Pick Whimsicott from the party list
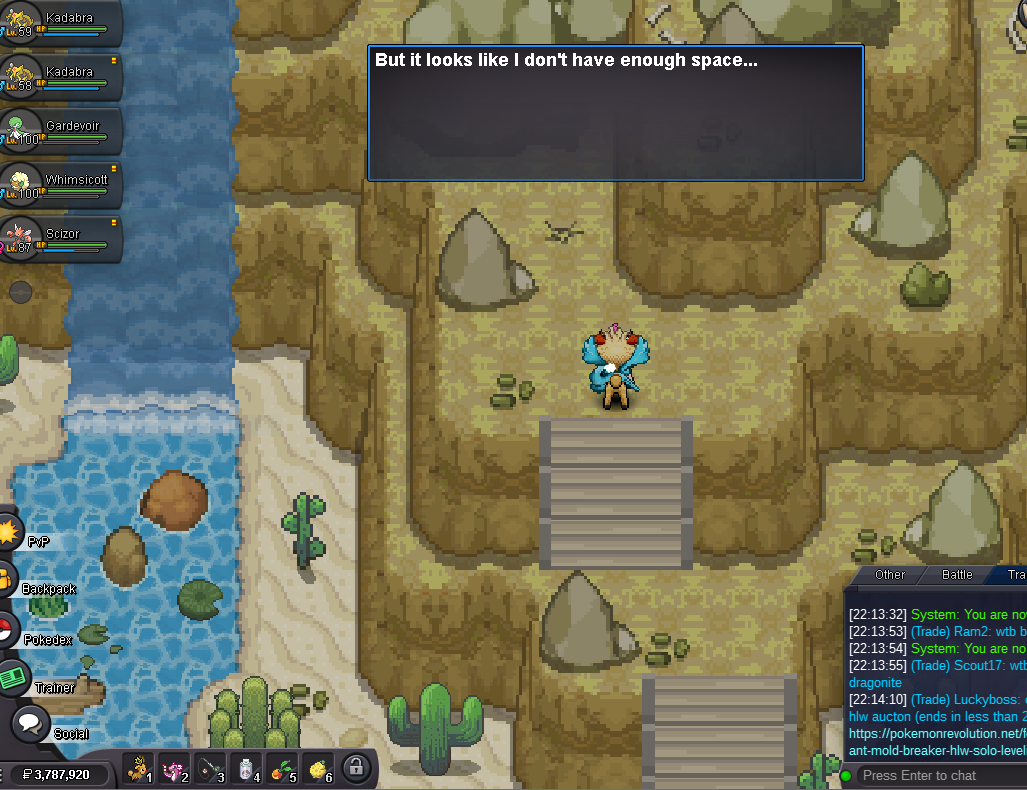Viewport: 1027px width, 790px height. pos(60,185)
